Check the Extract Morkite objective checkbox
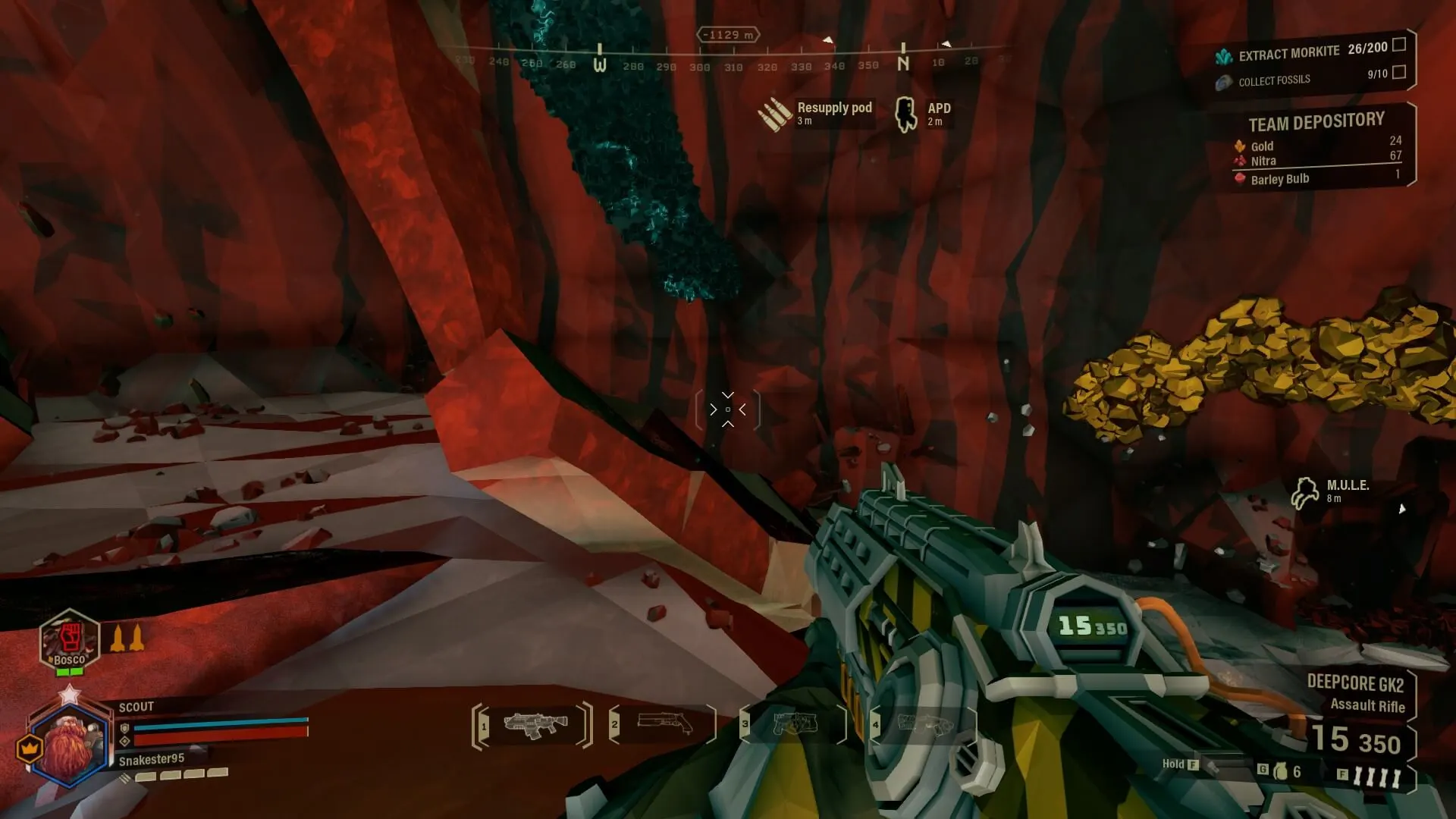The height and width of the screenshot is (819, 1456). click(1399, 45)
